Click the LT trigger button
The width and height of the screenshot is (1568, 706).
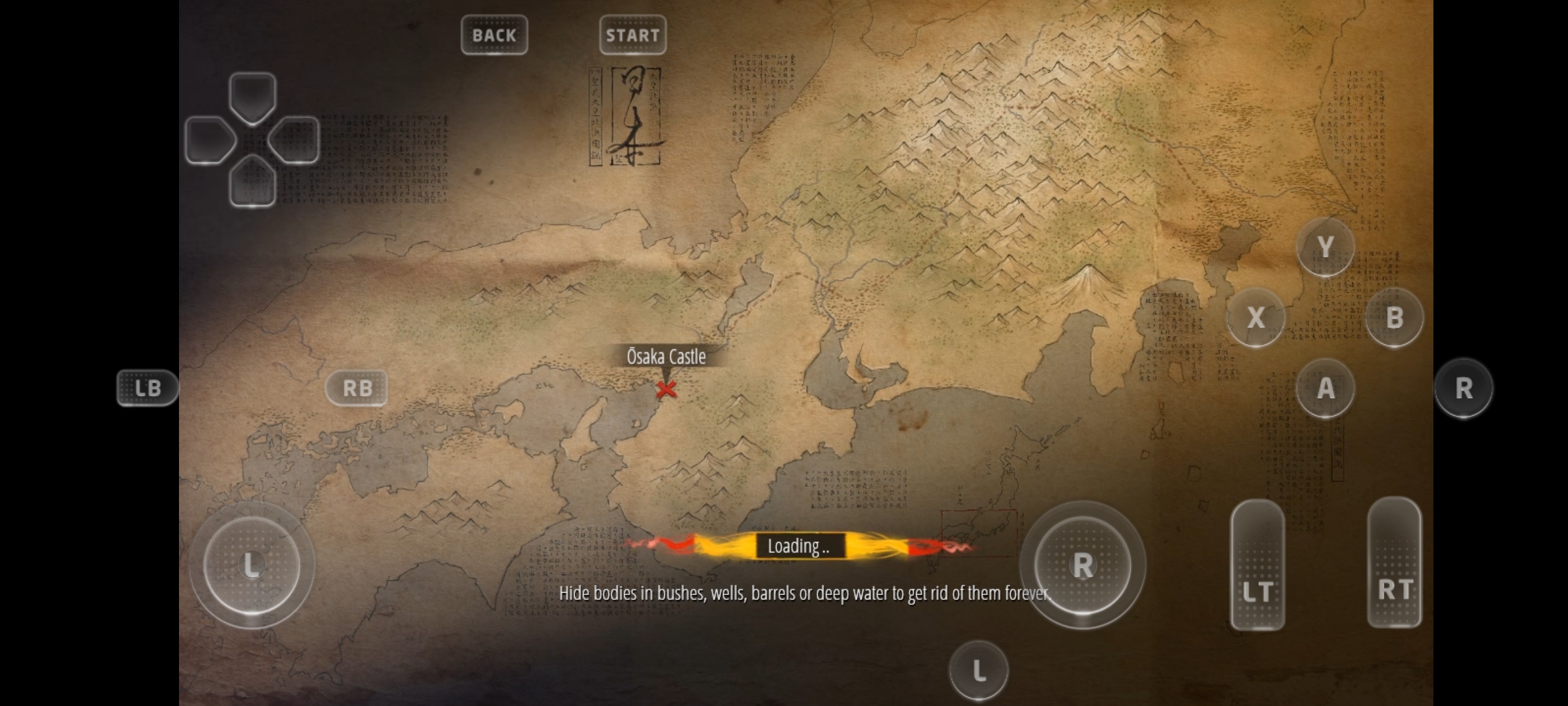pyautogui.click(x=1257, y=565)
